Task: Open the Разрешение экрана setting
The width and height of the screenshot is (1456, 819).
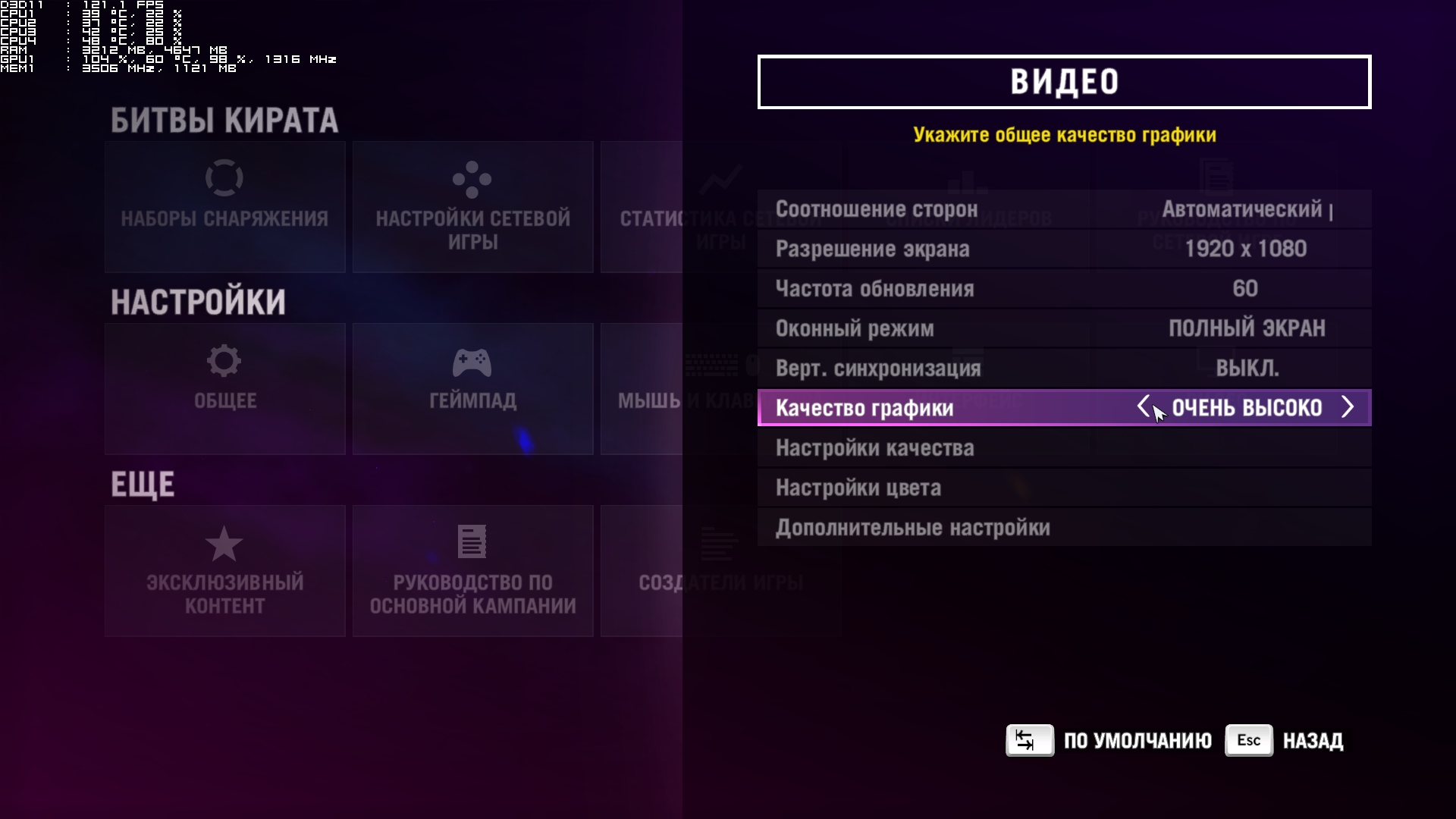Action: click(x=1063, y=249)
